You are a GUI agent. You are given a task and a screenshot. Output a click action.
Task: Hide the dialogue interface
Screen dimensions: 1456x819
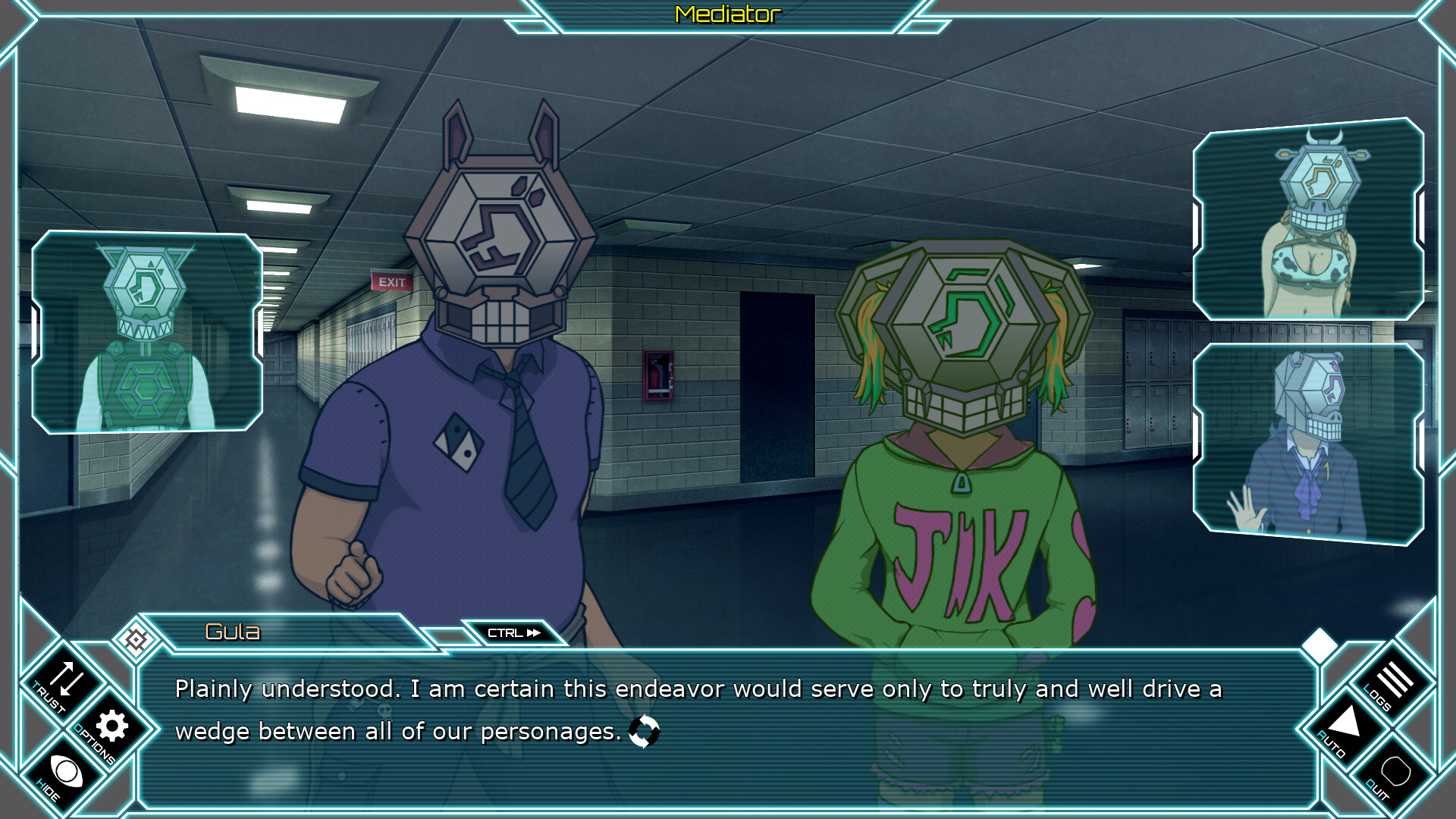click(x=65, y=773)
